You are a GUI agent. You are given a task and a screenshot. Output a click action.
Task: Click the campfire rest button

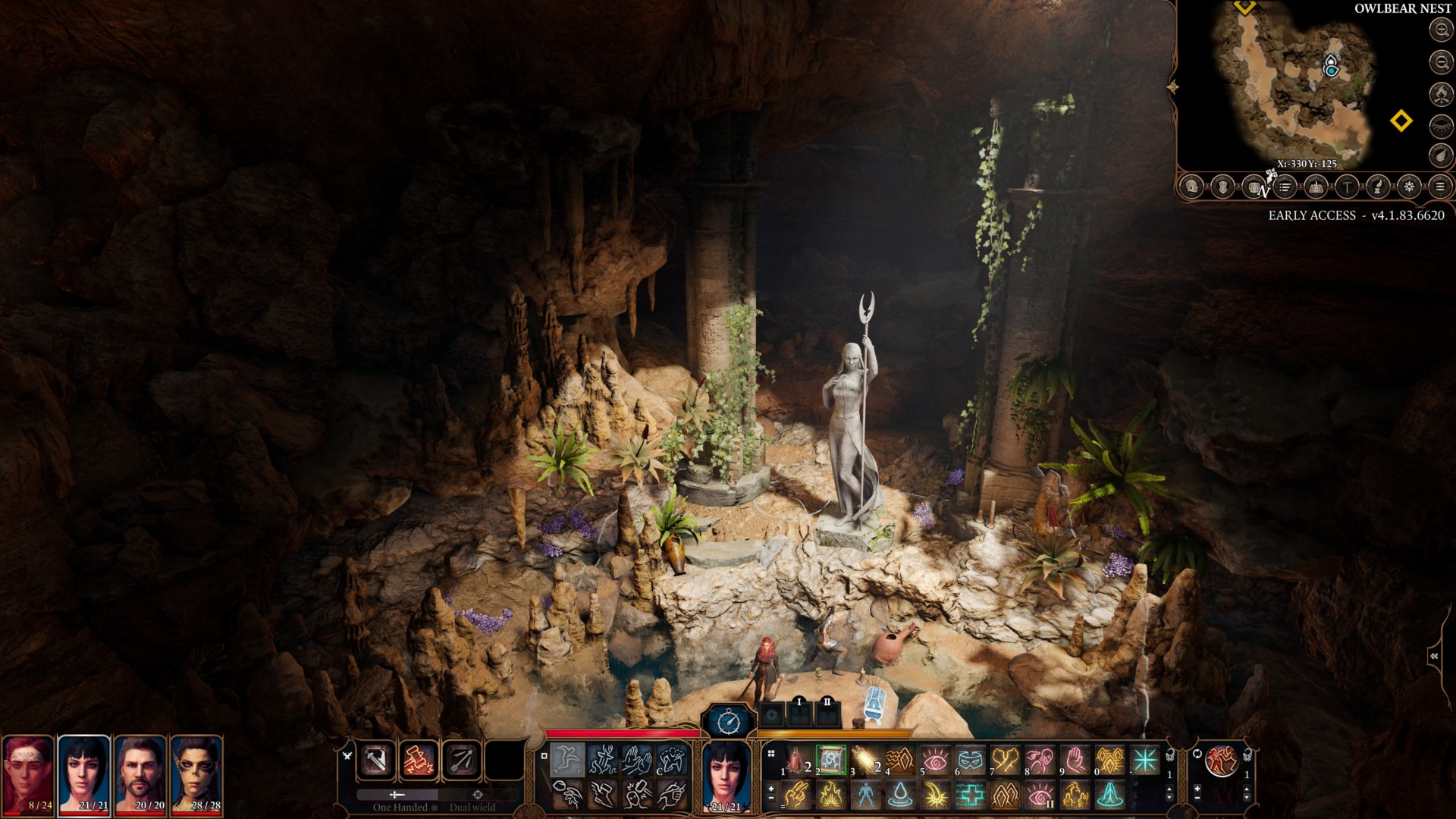[x=1441, y=93]
